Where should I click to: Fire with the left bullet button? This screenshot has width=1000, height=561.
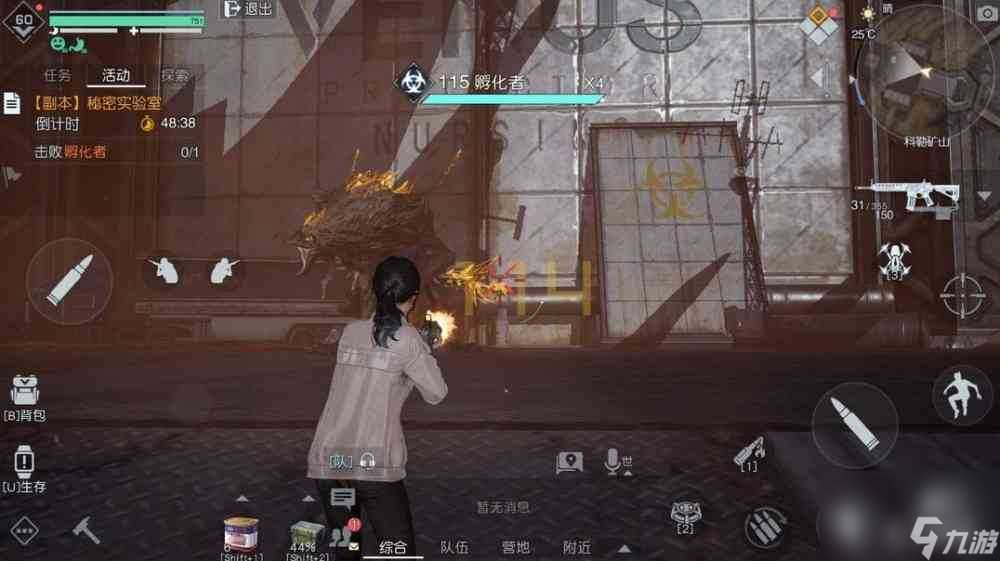tap(69, 281)
